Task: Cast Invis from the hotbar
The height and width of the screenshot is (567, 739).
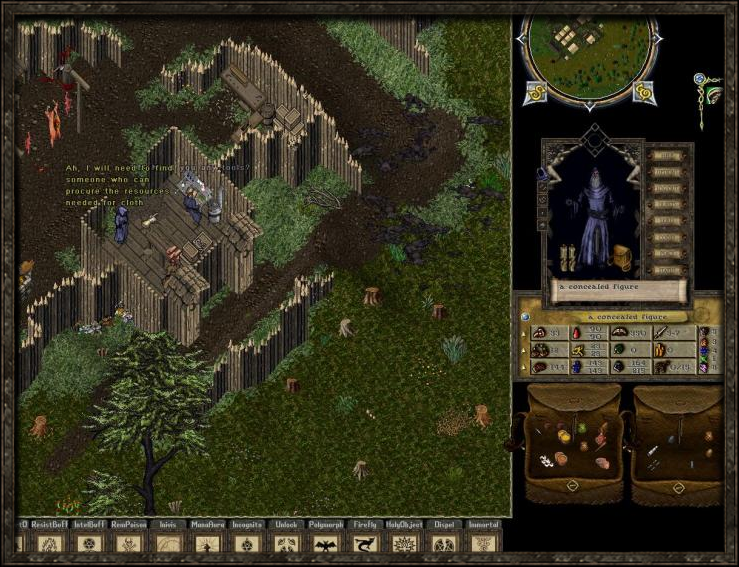Action: click(167, 544)
